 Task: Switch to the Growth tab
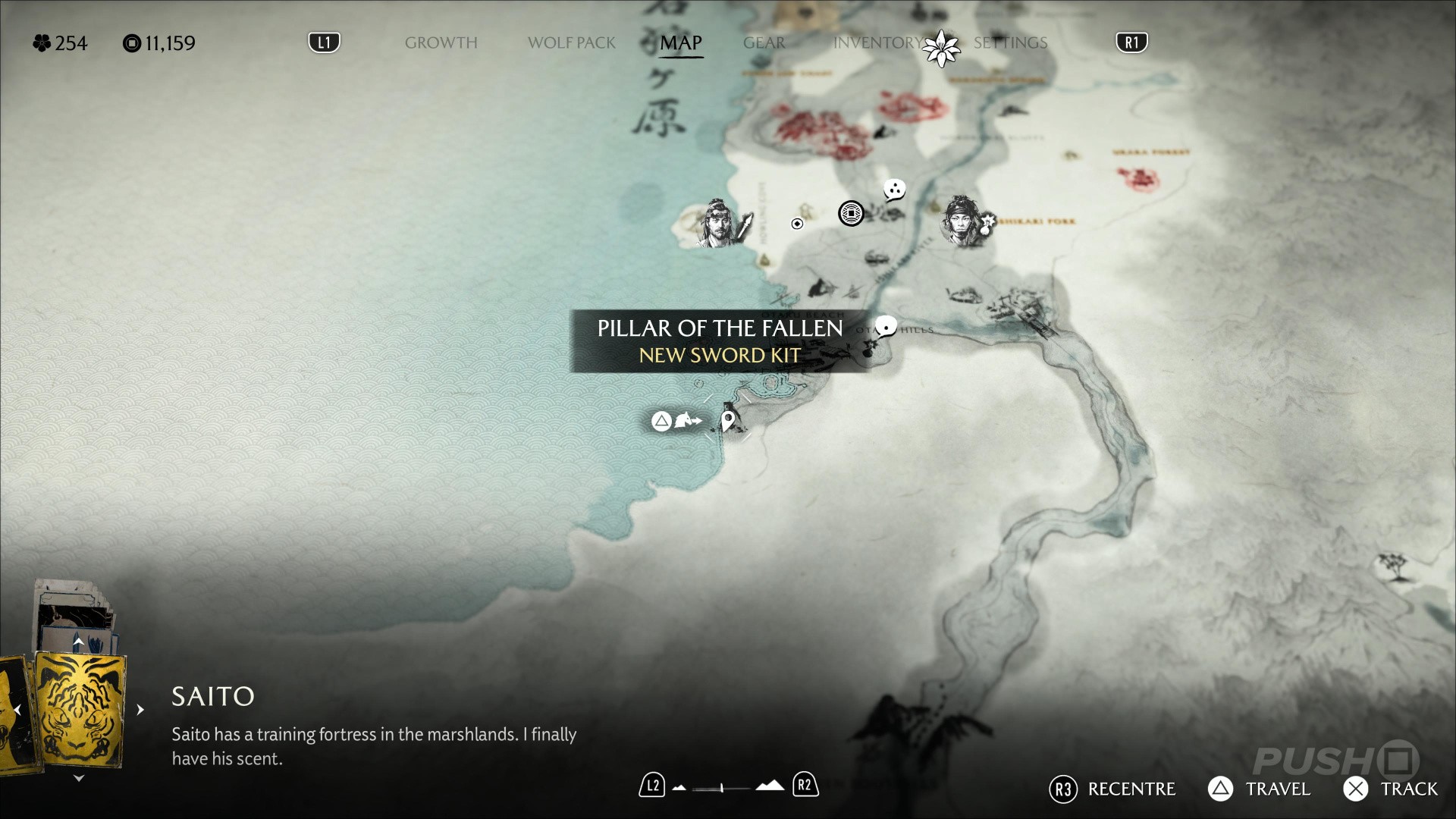[441, 42]
